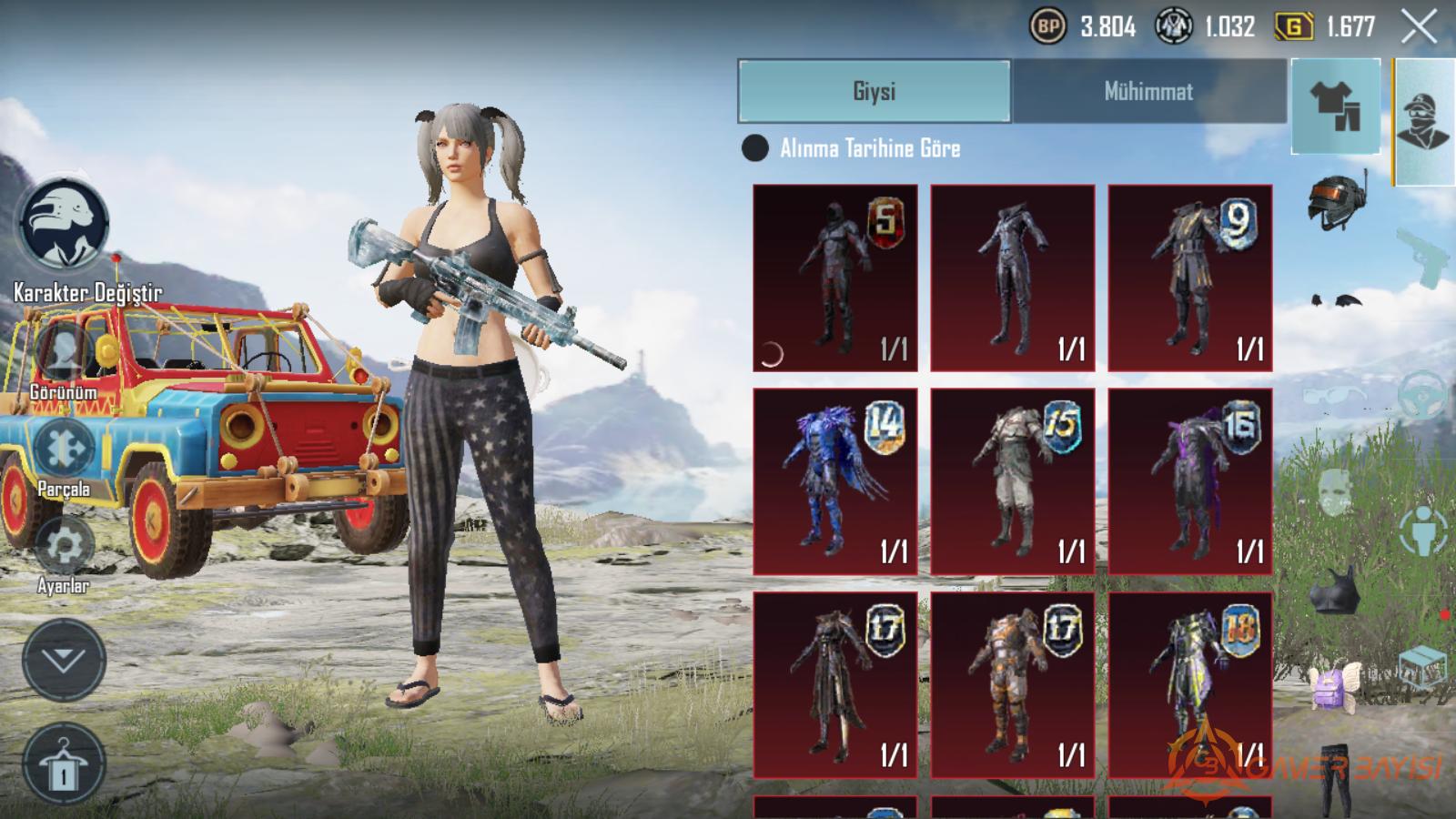Close the inventory screen
This screenshot has height=819, width=1456.
click(x=1418, y=27)
